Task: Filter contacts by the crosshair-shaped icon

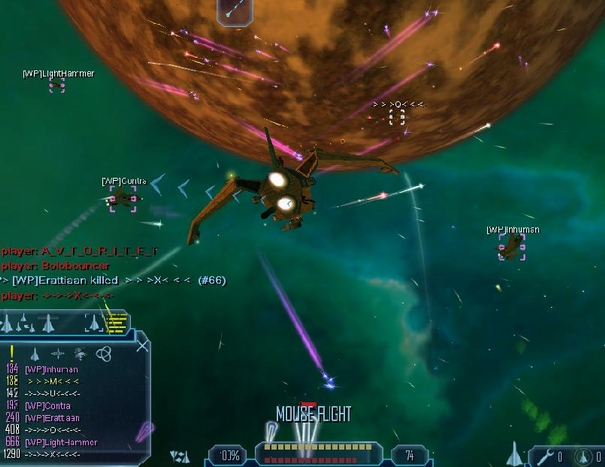Action: point(56,354)
